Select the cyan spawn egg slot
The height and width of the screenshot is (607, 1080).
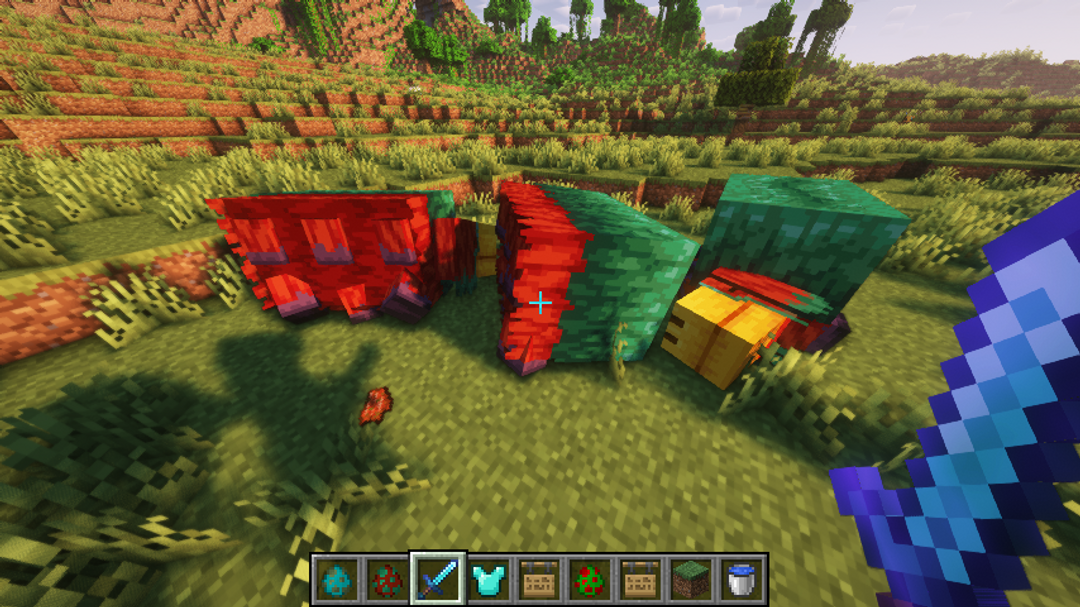[335, 578]
